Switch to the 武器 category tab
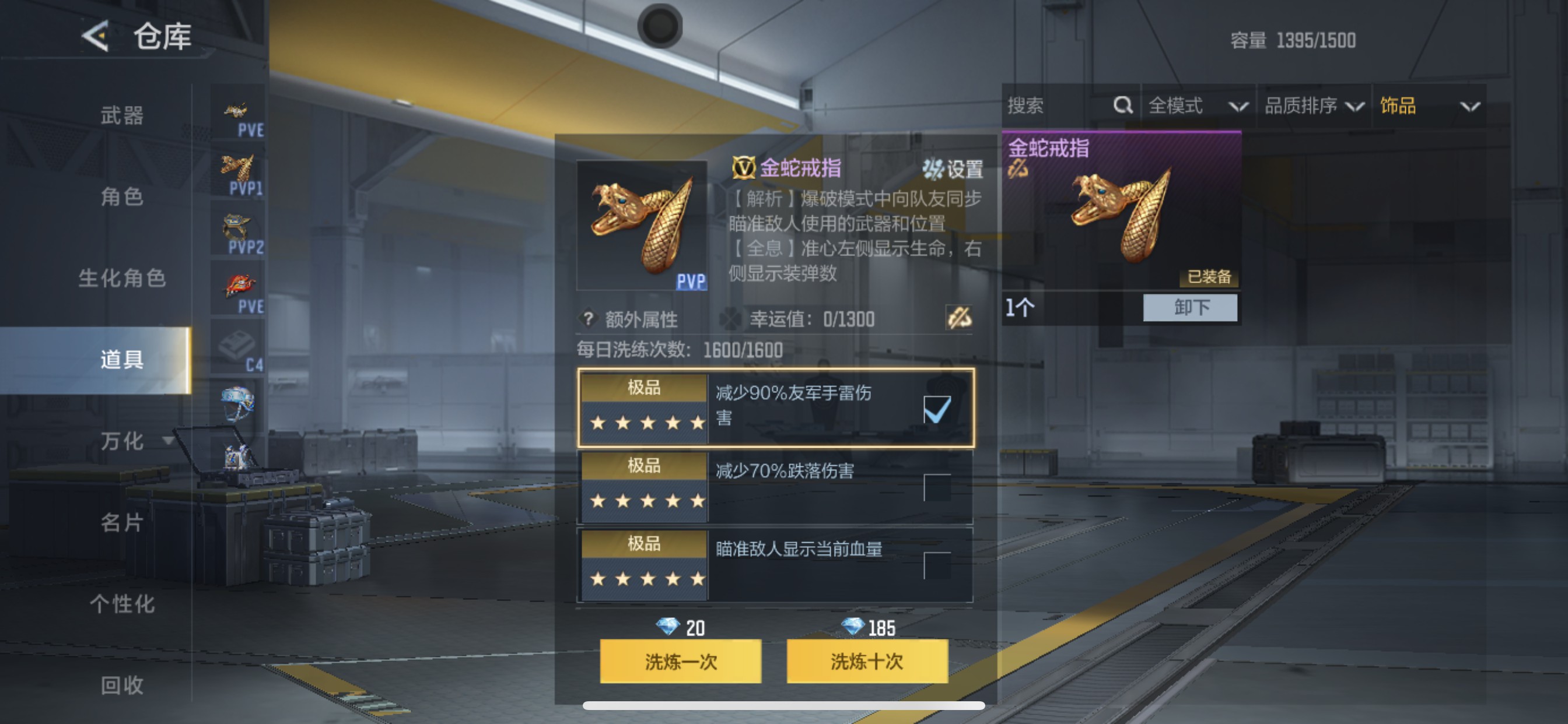The width and height of the screenshot is (1568, 724). 122,115
